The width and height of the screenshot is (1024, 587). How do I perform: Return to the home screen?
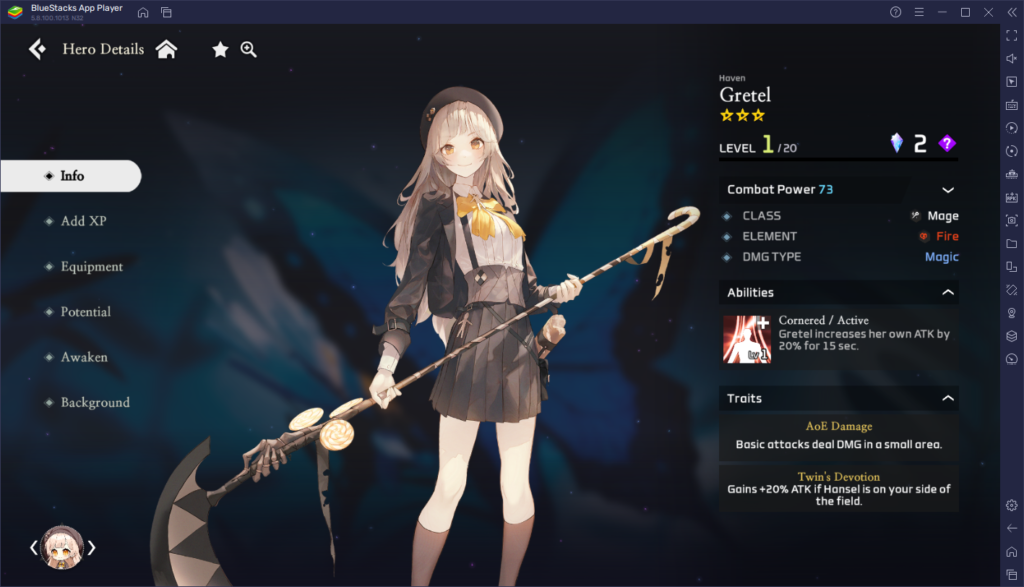[166, 49]
